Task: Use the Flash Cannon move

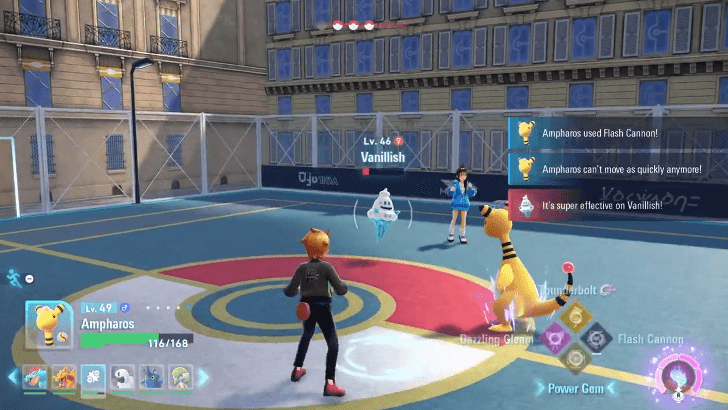Action: pos(597,338)
